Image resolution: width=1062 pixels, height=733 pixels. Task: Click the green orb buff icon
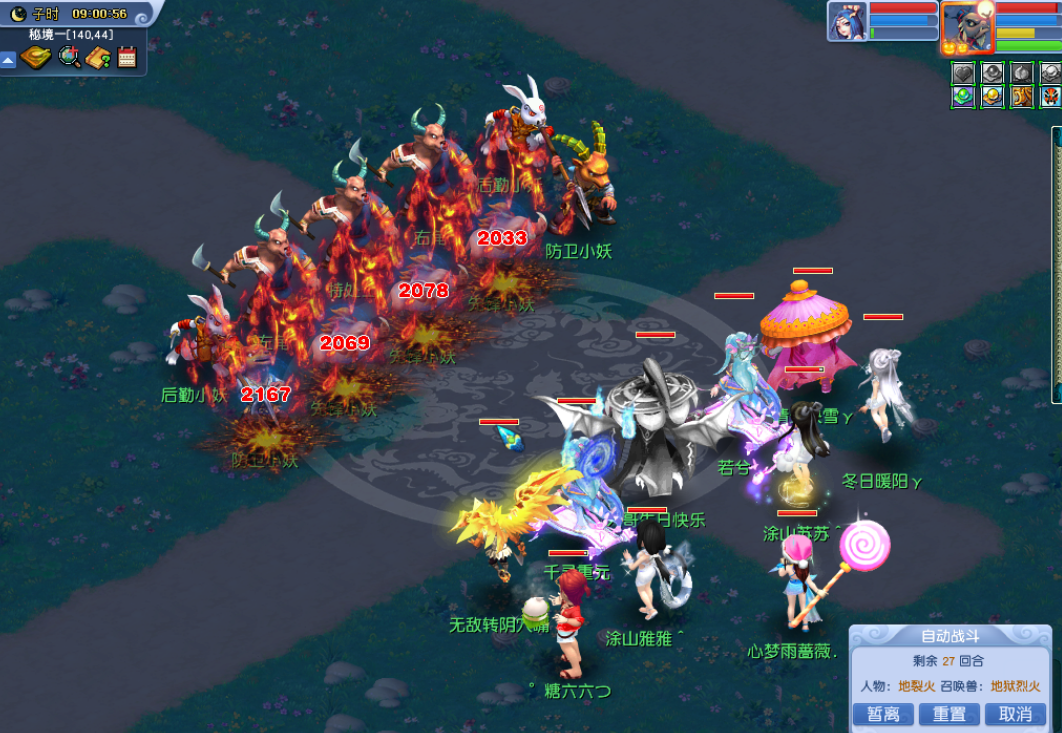(962, 97)
